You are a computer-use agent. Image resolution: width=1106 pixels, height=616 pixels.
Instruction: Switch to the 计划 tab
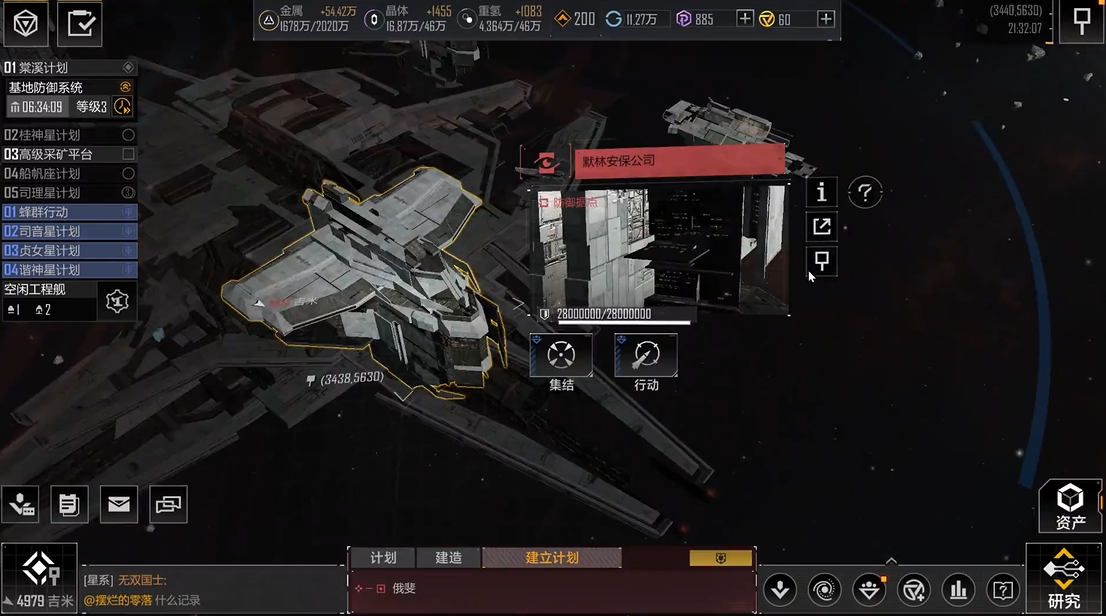pyautogui.click(x=383, y=558)
